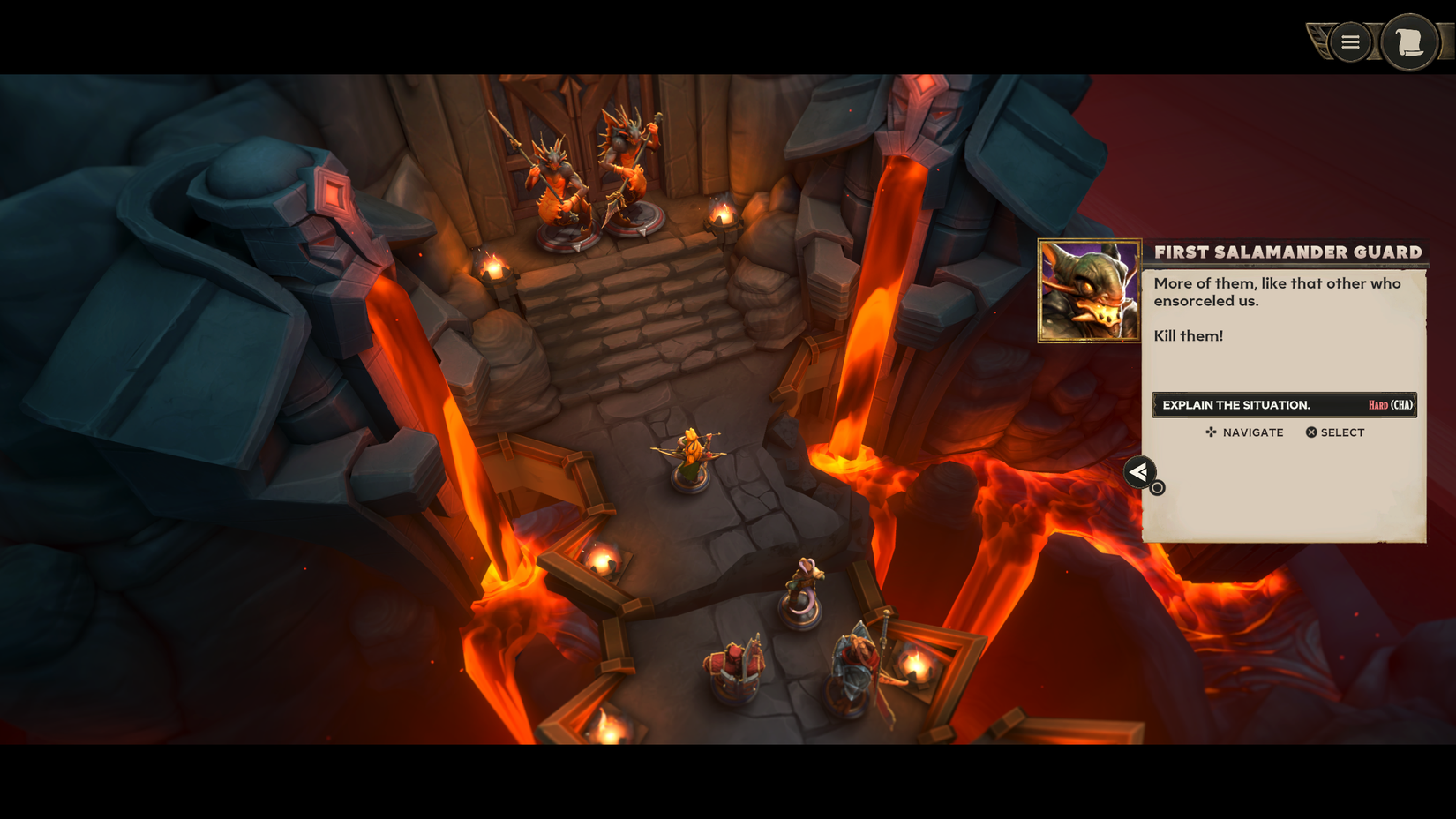
Task: Open the hamburger menu in top bar
Action: point(1349,41)
